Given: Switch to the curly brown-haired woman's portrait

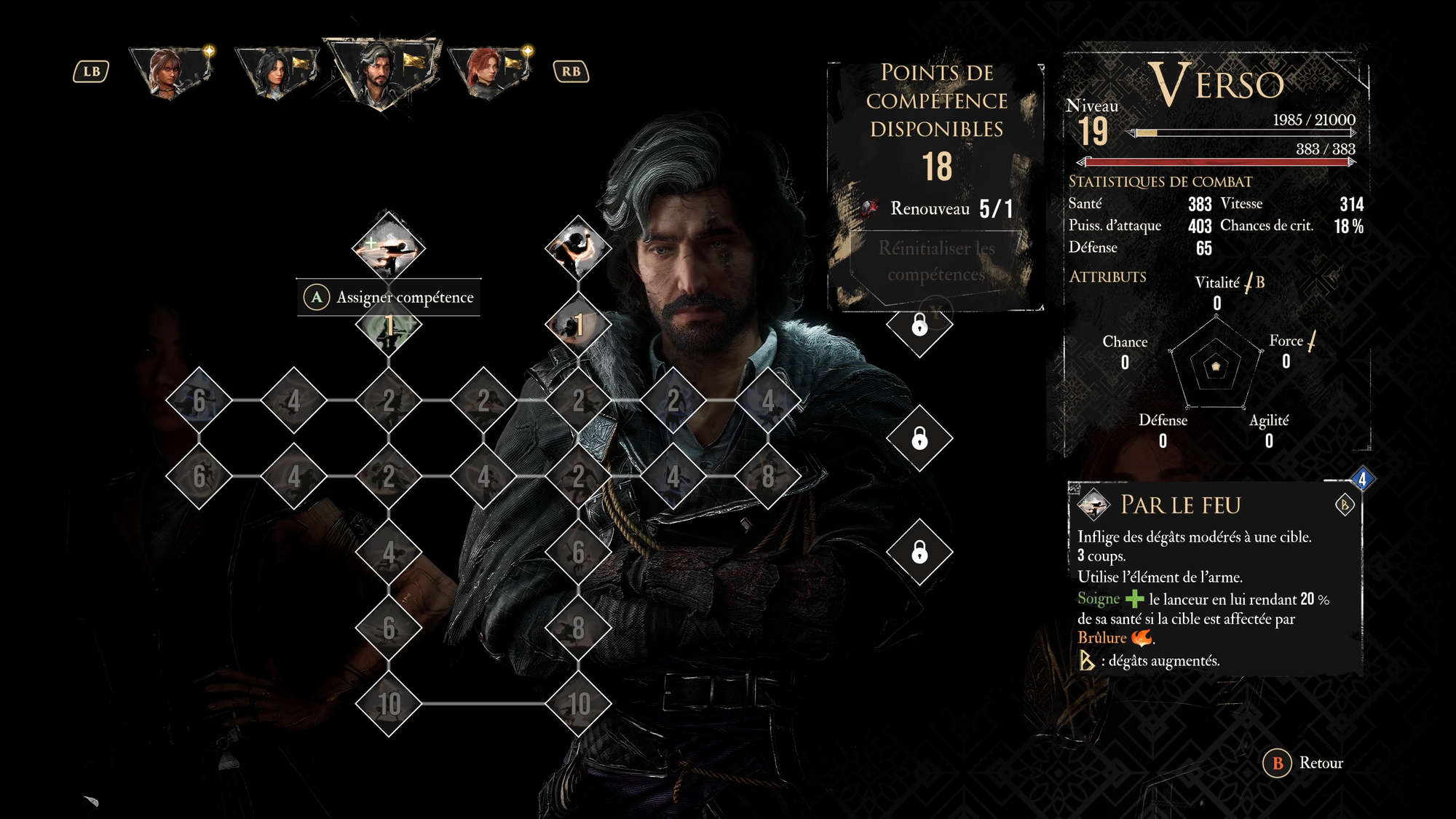Looking at the screenshot, I should coord(170,73).
